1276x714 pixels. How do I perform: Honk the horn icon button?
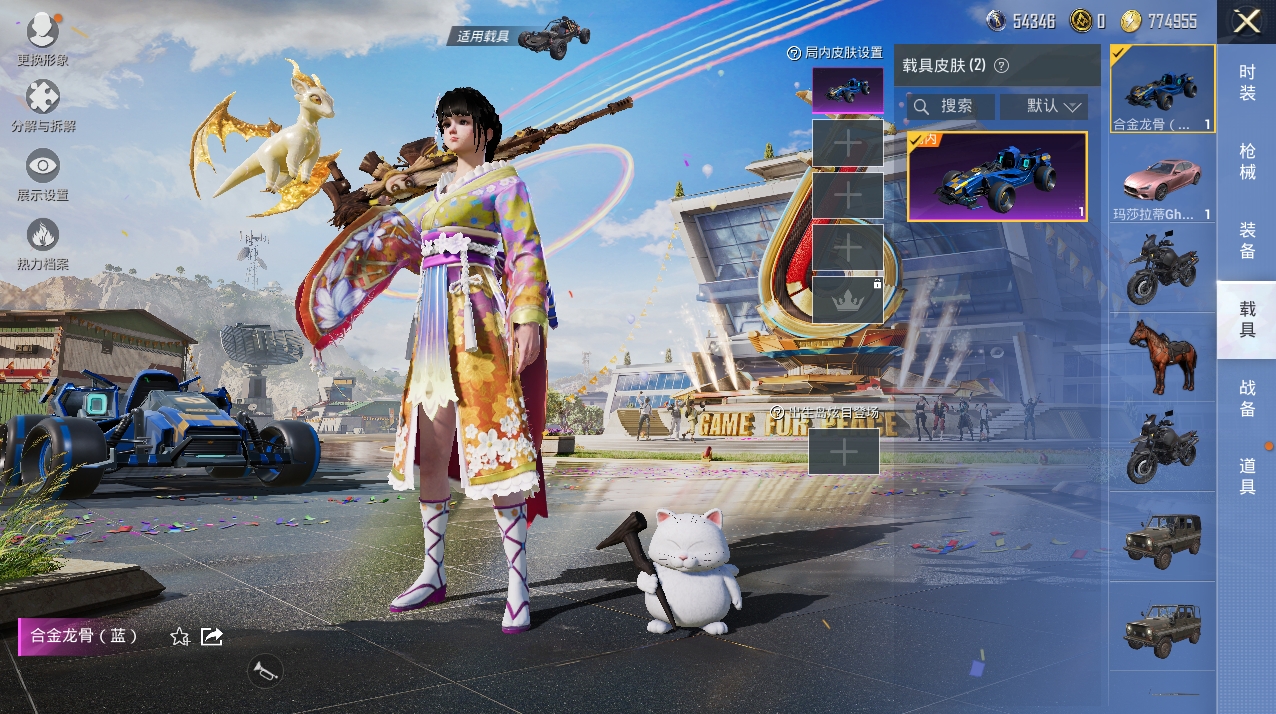pos(265,670)
